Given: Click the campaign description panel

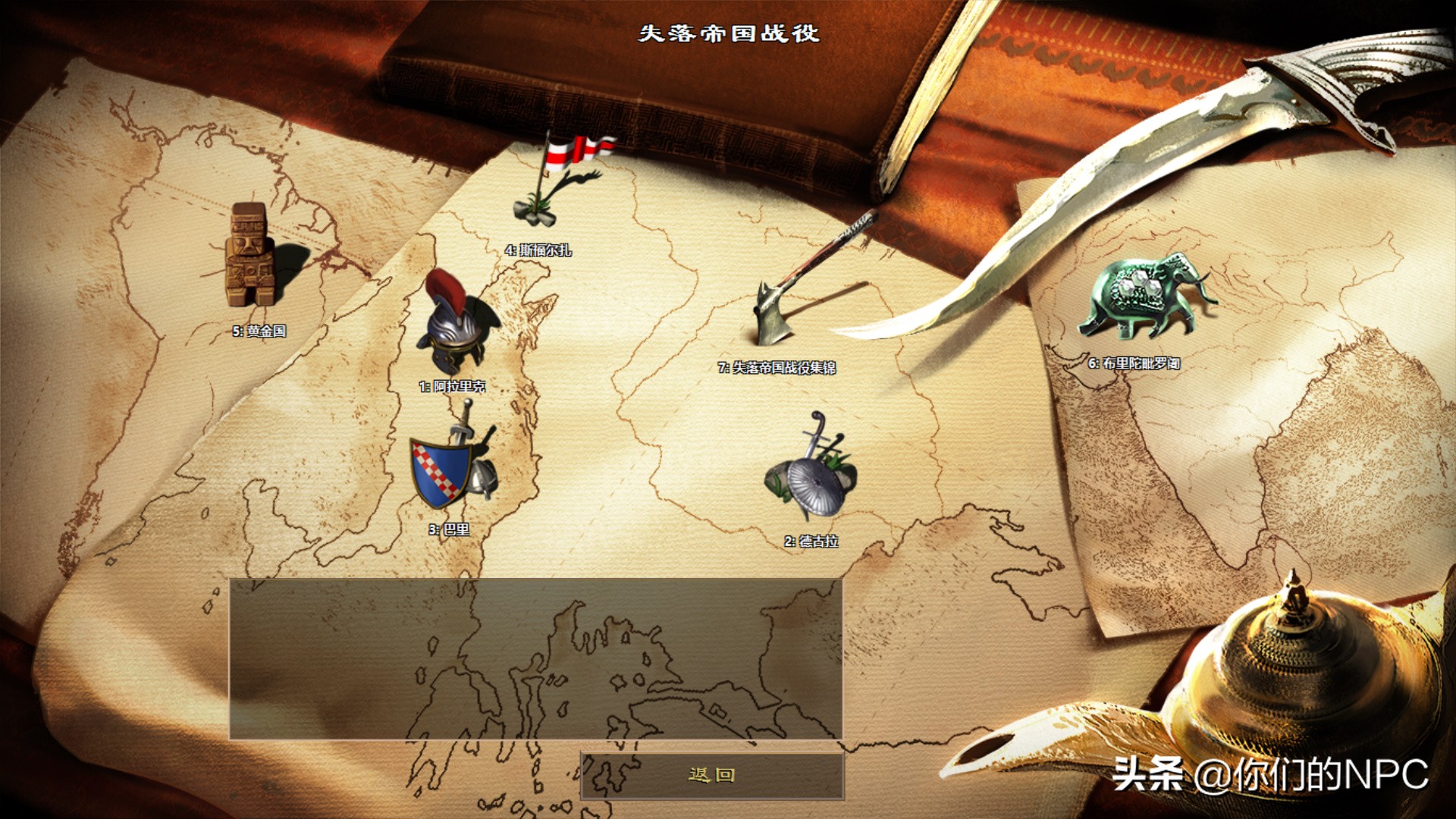Looking at the screenshot, I should coord(538,656).
